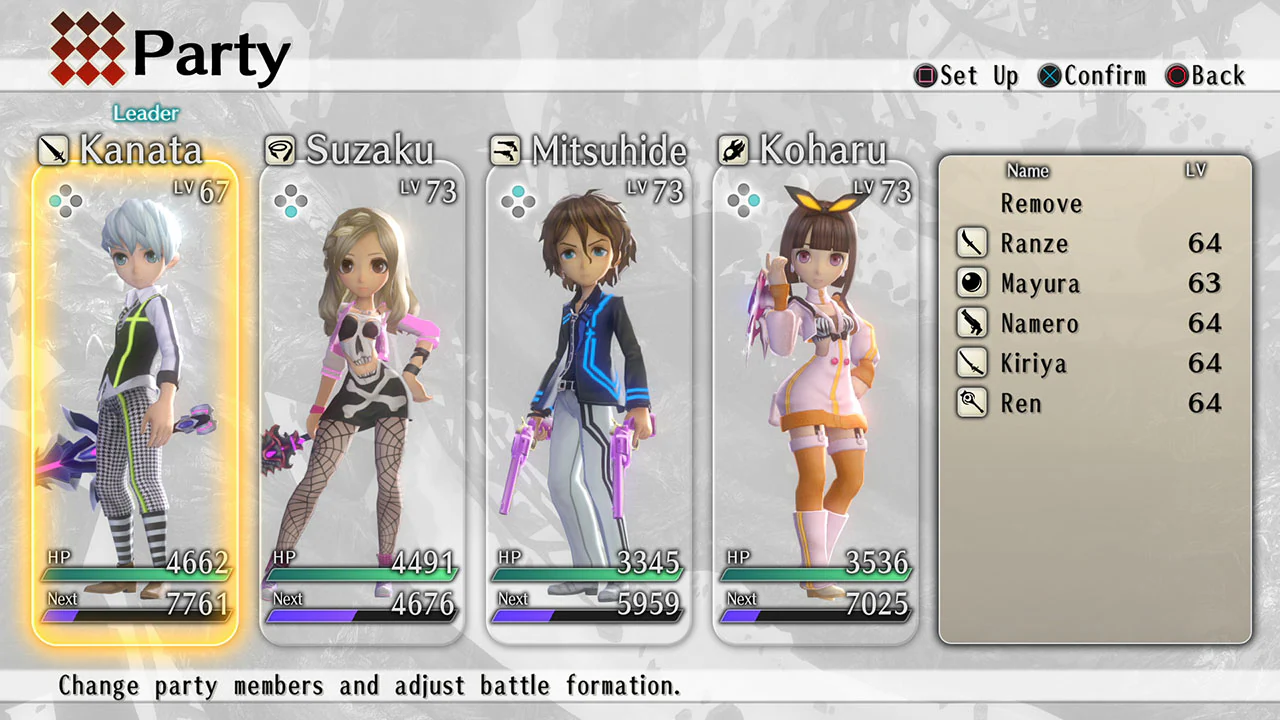Click the formation marker icon on Suzaku's card
This screenshot has height=720, width=1280.
point(291,200)
